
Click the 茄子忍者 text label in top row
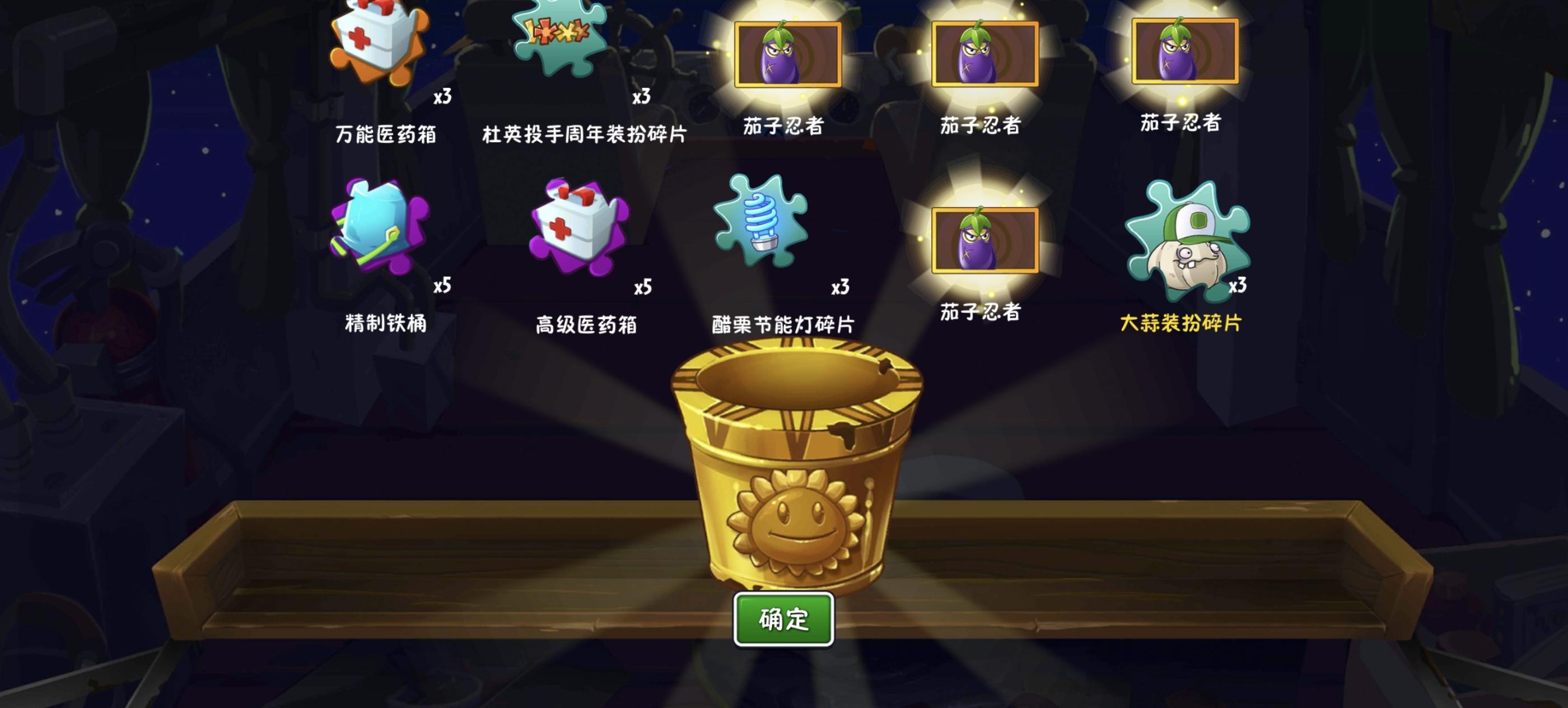tap(786, 126)
